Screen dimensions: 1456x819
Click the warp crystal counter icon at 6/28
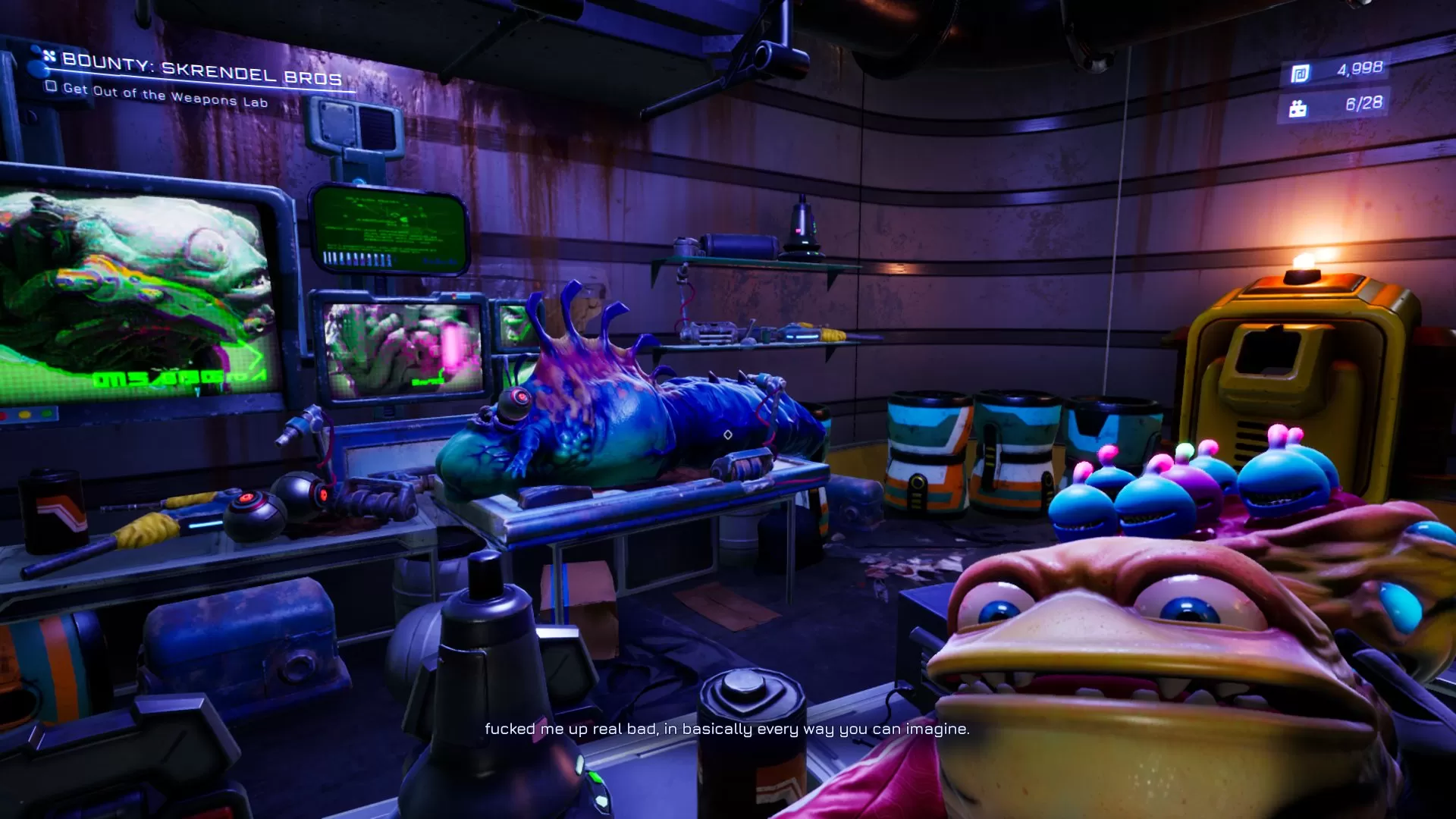pyautogui.click(x=1298, y=108)
